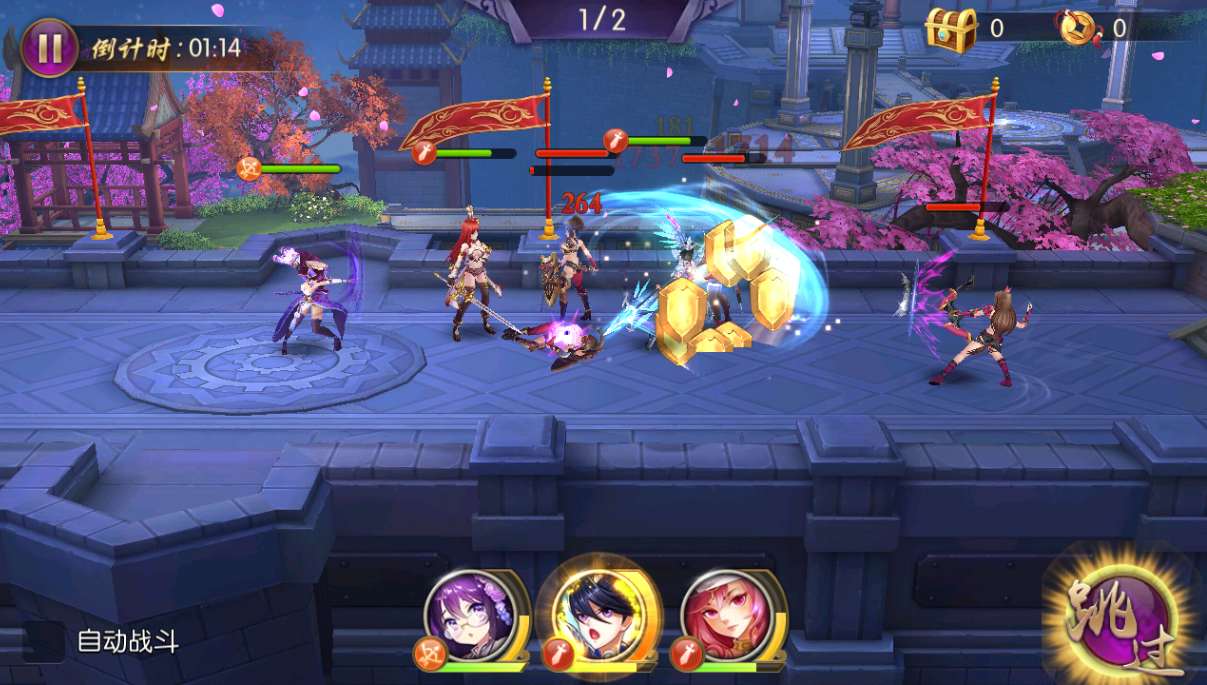Toggle the 自动战斗 auto-battle checkbox
Screen dimensions: 1207x685
point(44,642)
